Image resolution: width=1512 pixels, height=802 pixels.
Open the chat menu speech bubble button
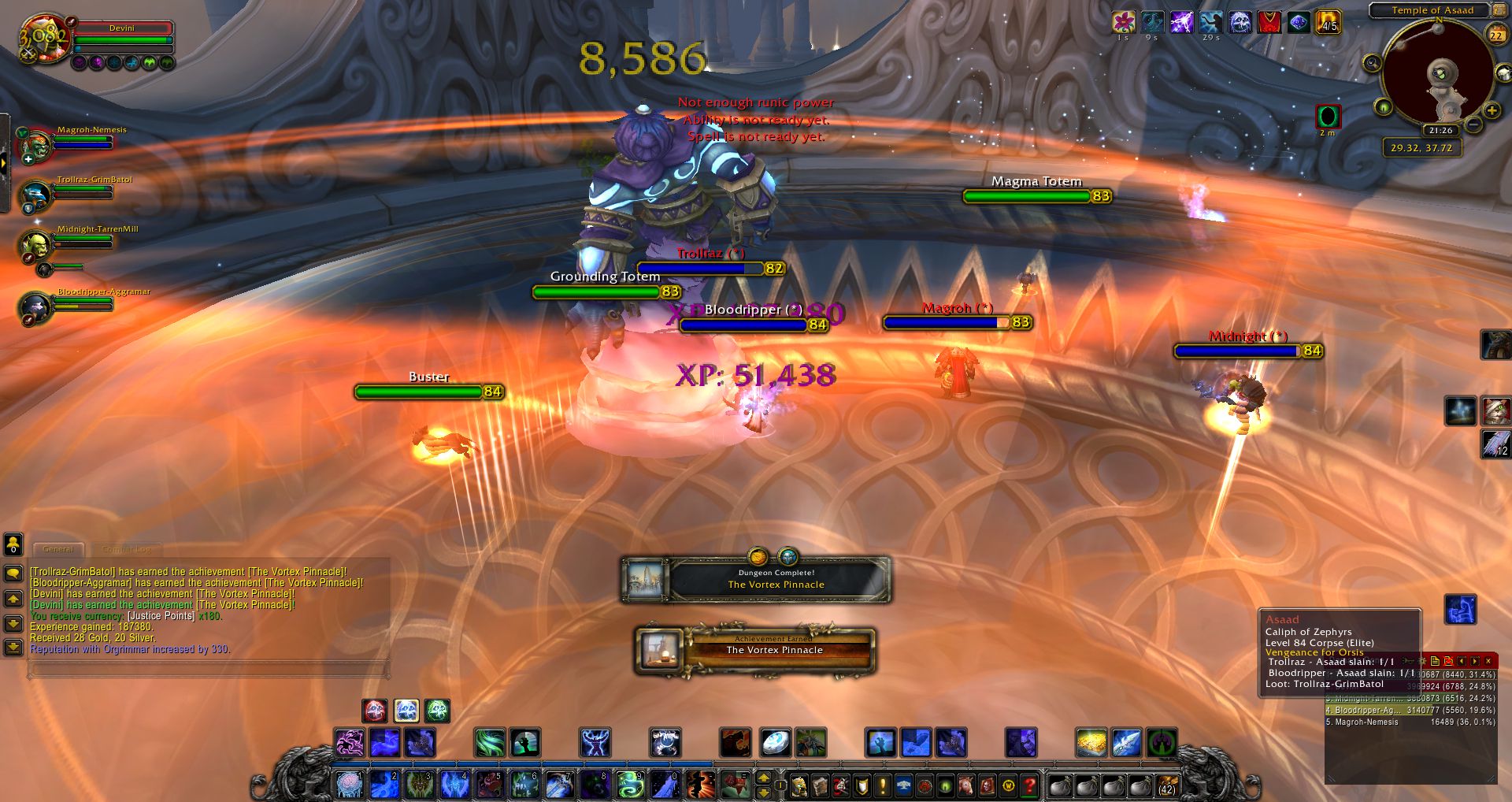pos(13,574)
